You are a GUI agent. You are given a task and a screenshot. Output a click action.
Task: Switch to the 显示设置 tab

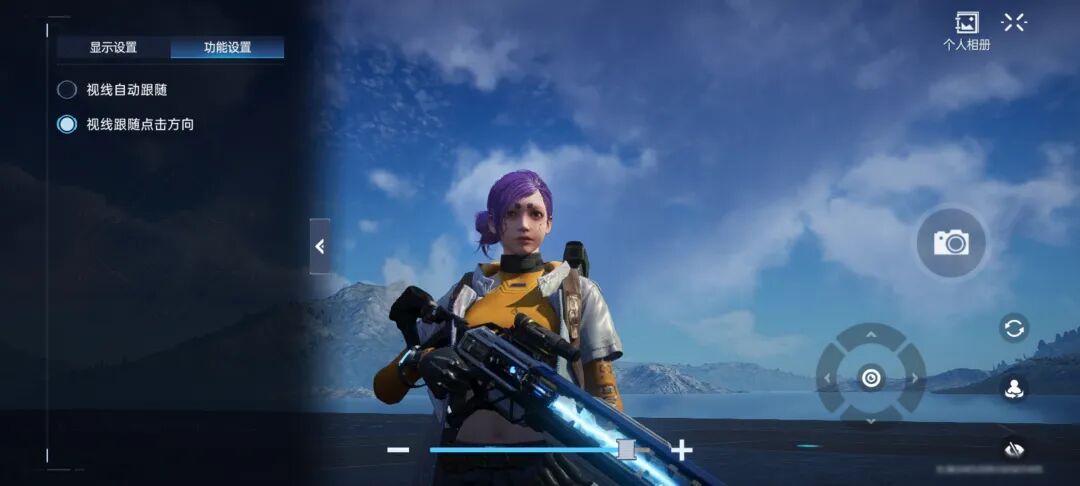[113, 47]
